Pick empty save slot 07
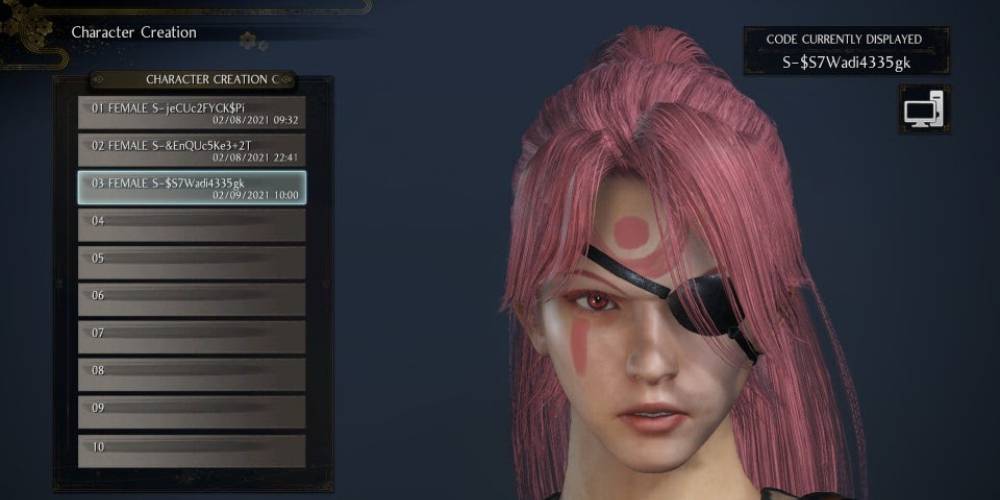 point(192,337)
